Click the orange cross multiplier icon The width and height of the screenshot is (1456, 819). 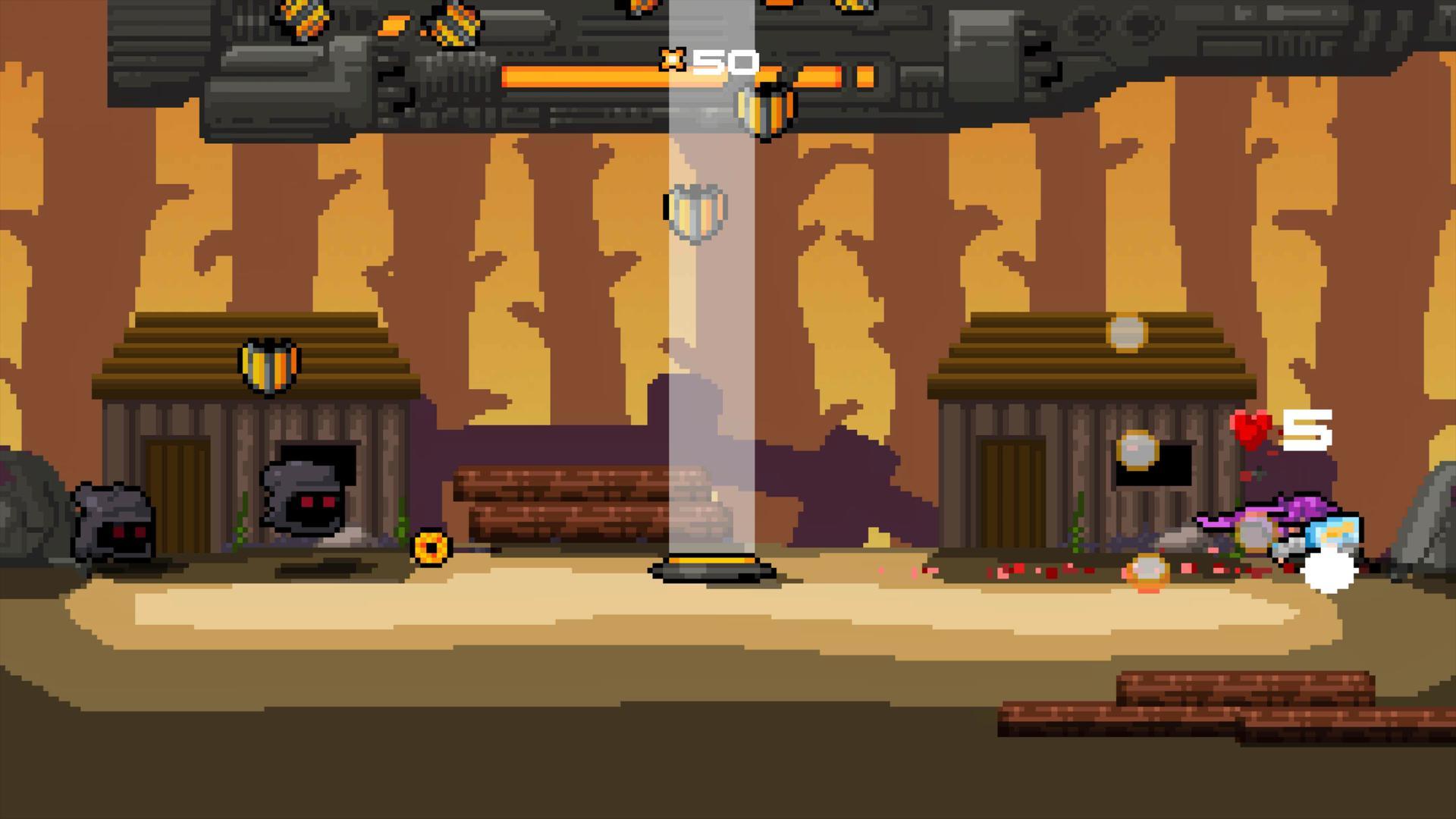point(673,58)
